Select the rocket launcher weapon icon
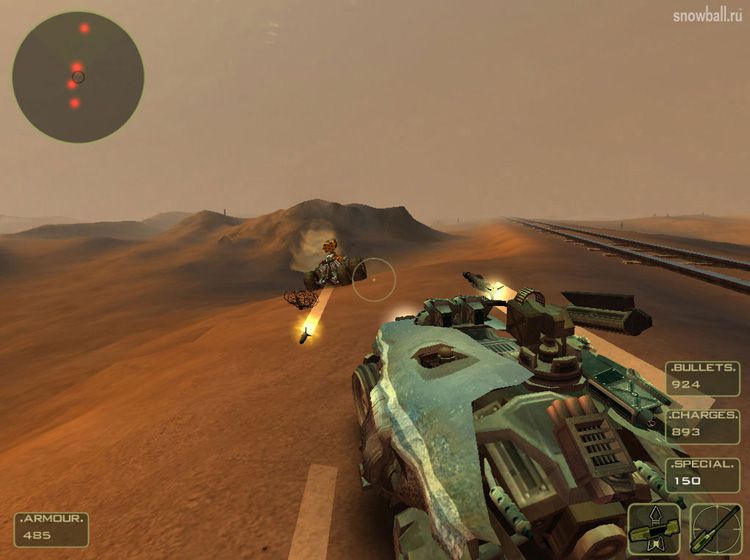The height and width of the screenshot is (560, 750). click(x=654, y=526)
